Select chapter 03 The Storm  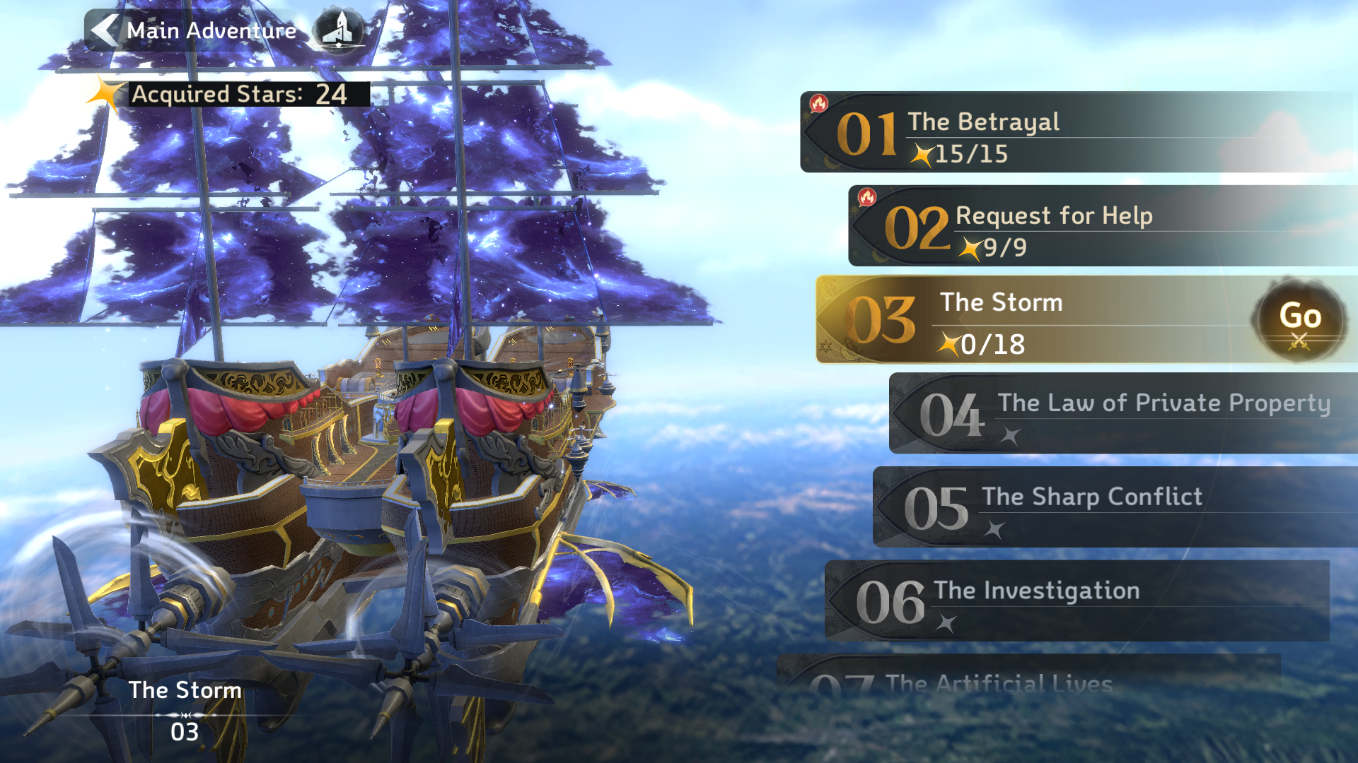1030,320
